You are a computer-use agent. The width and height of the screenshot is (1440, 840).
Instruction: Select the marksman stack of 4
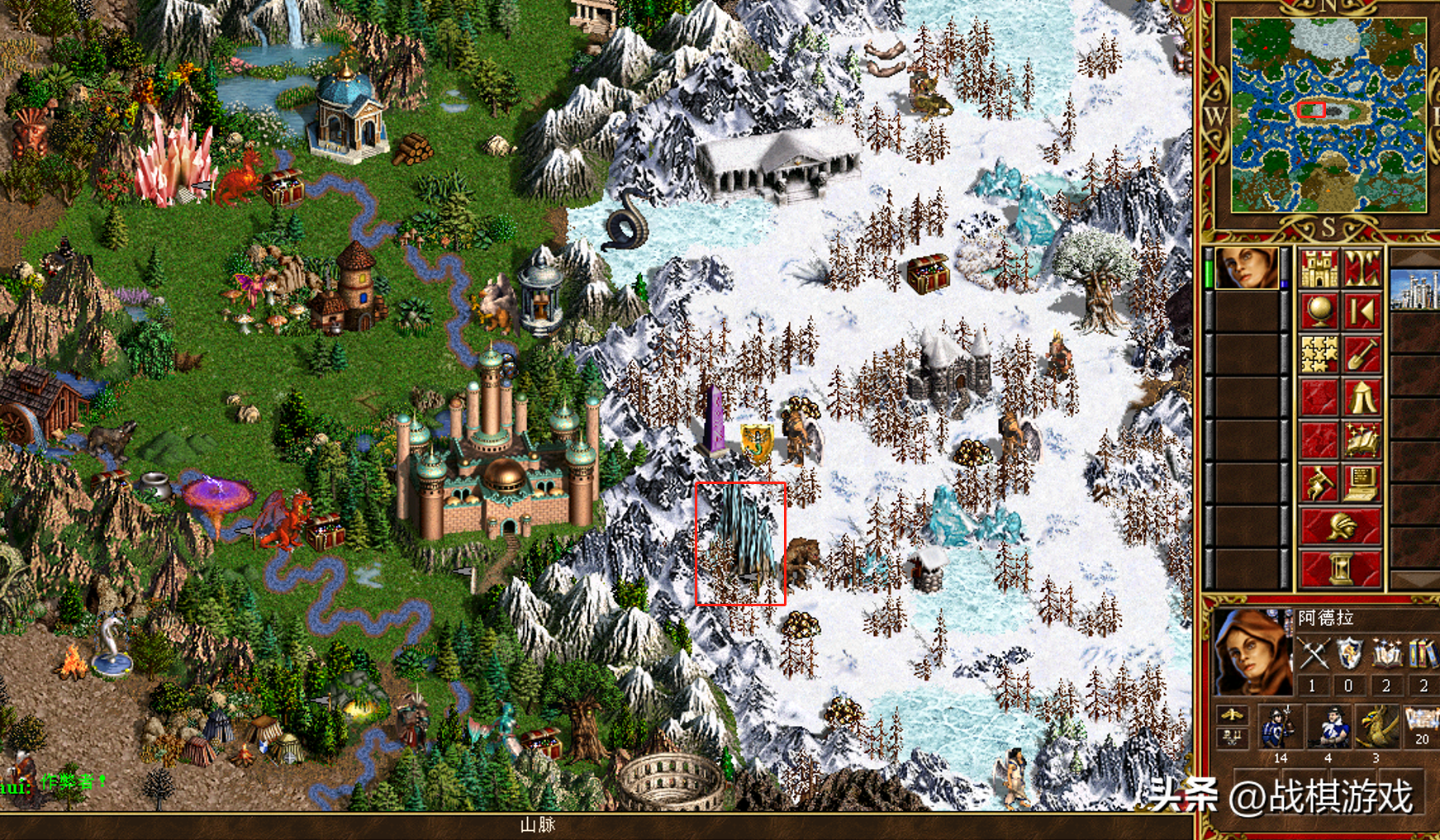tap(1328, 728)
